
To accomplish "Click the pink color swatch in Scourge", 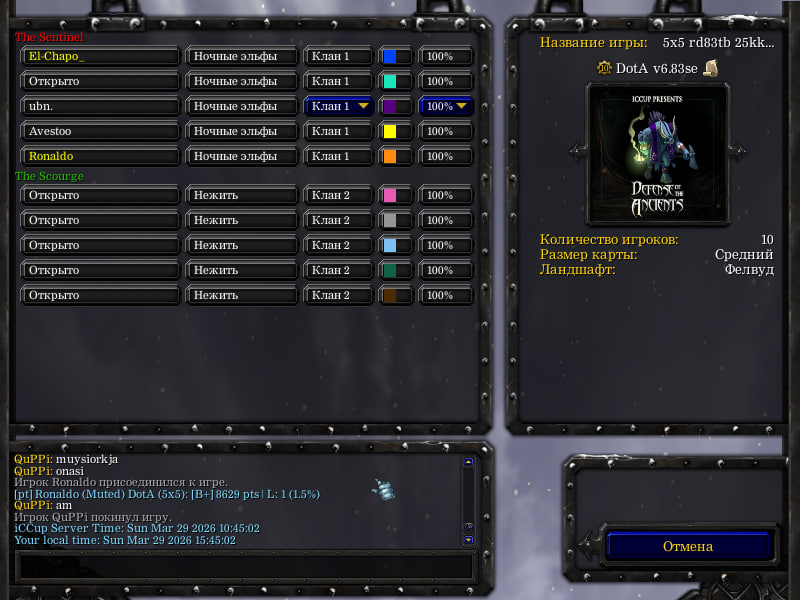I will click(x=390, y=196).
